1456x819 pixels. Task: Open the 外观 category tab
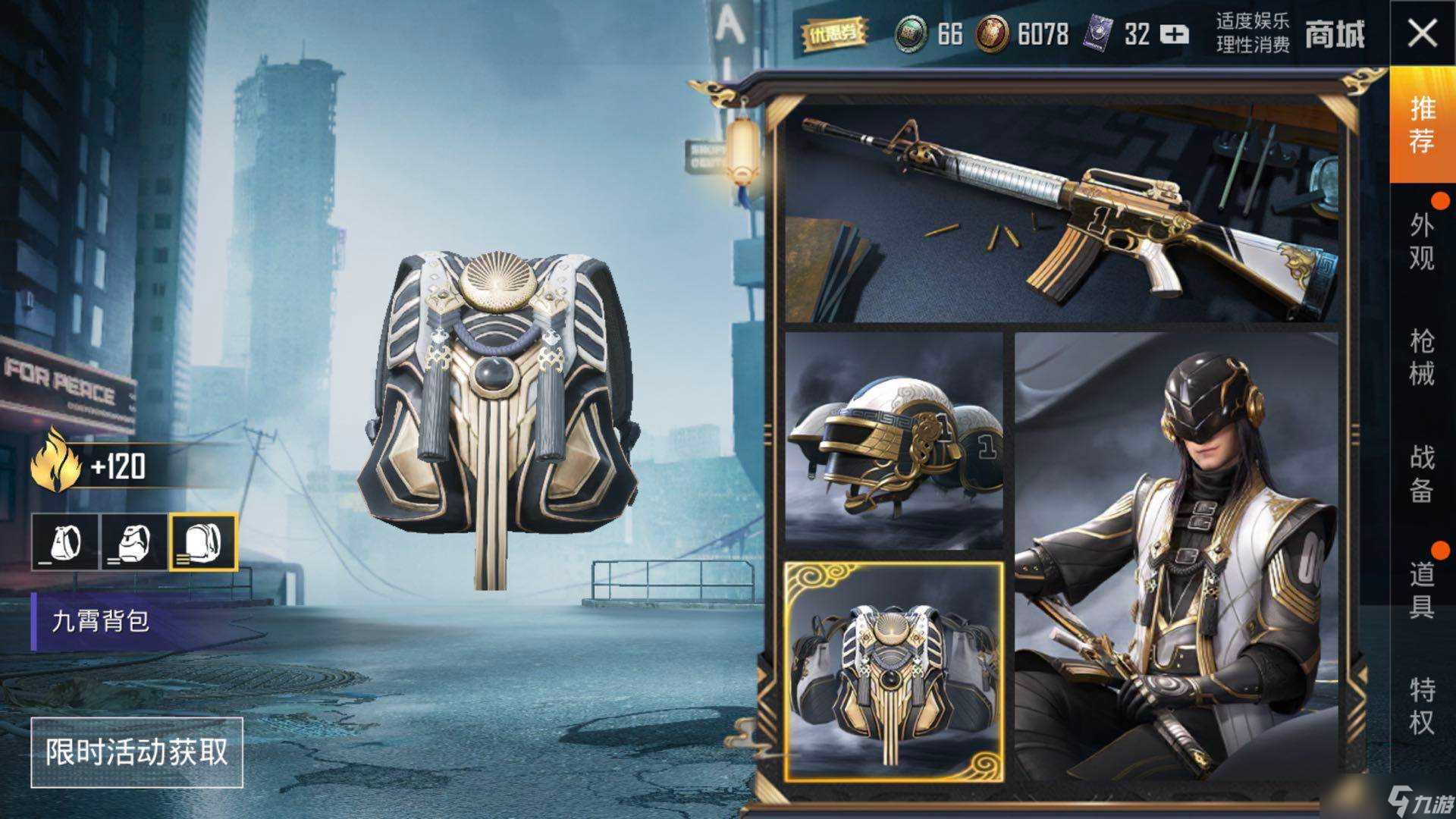1422,241
